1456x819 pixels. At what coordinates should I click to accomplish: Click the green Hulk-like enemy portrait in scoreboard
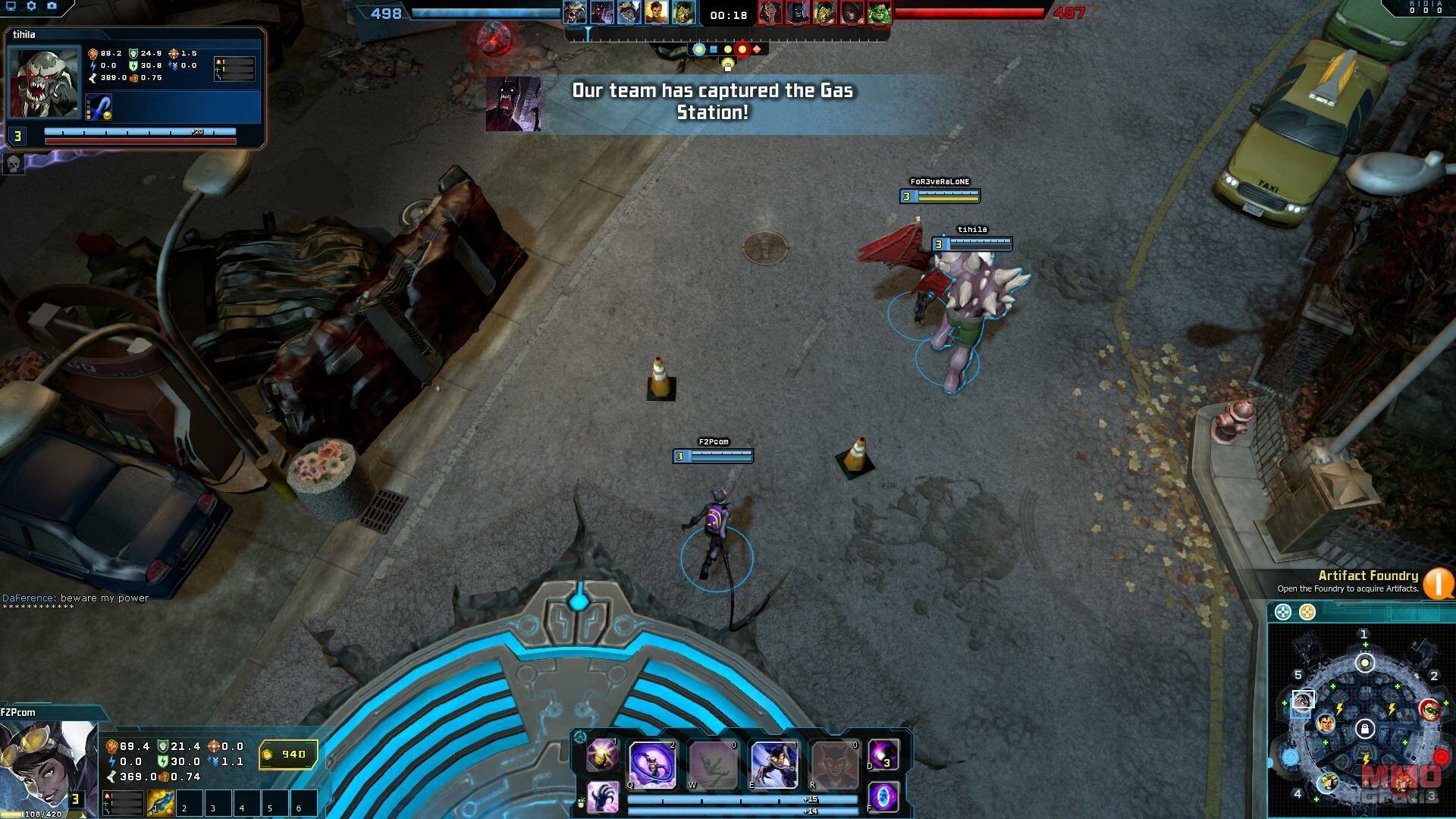880,13
